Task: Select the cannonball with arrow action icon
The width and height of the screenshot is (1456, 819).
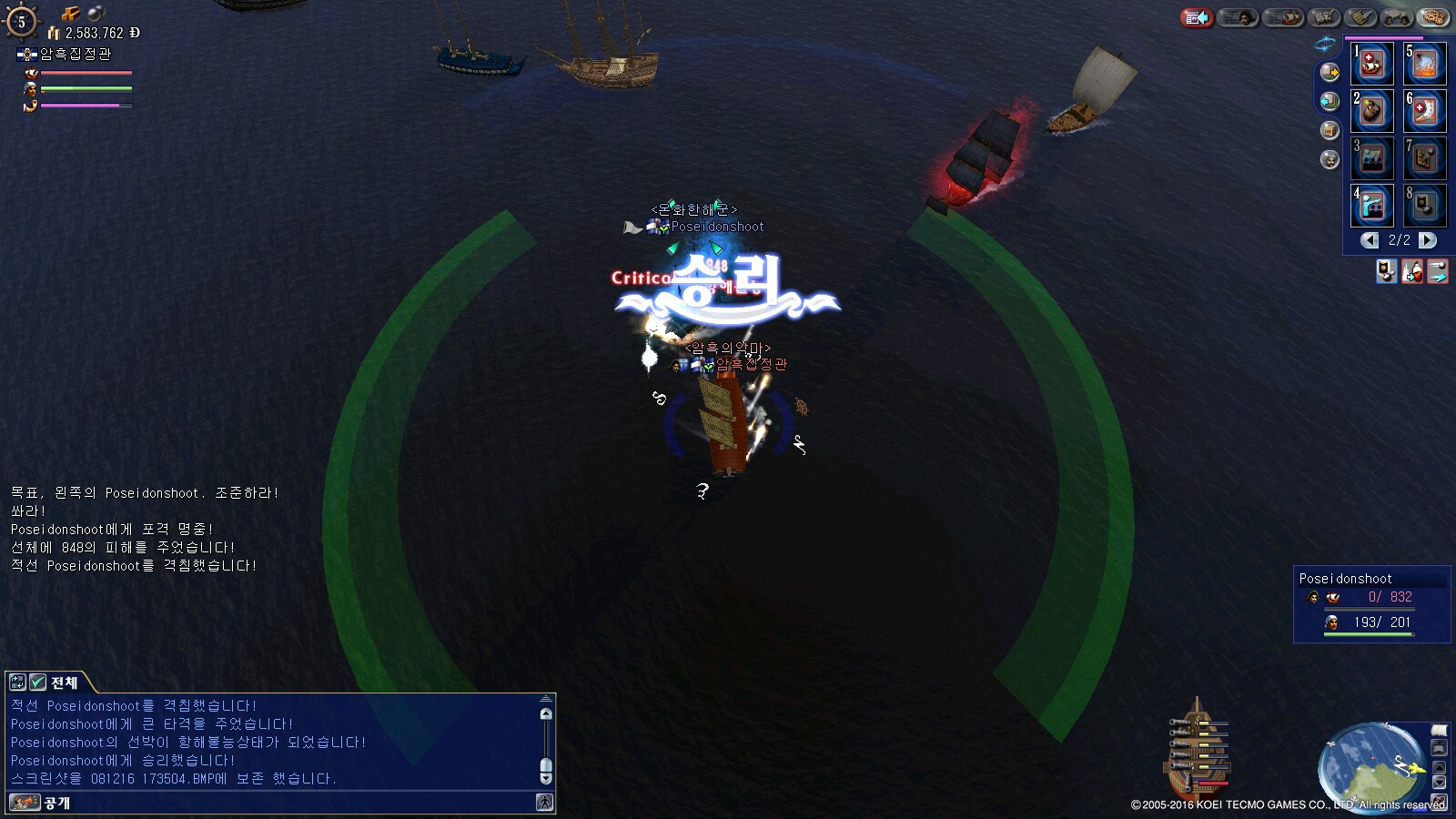Action: [1438, 271]
